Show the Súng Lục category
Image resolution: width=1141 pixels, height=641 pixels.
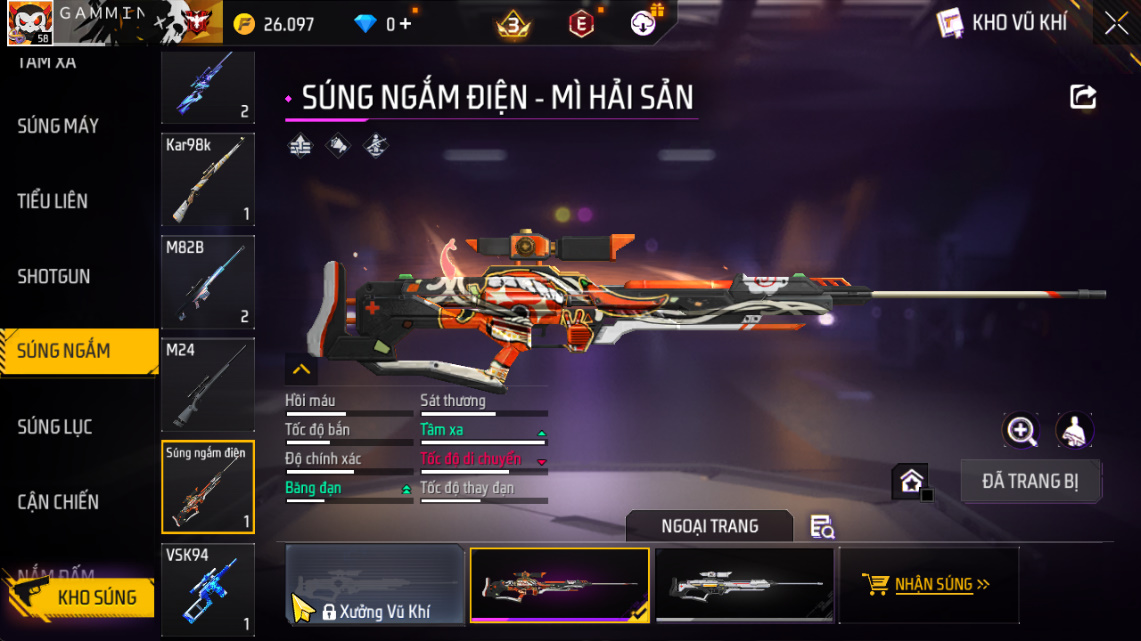point(55,427)
